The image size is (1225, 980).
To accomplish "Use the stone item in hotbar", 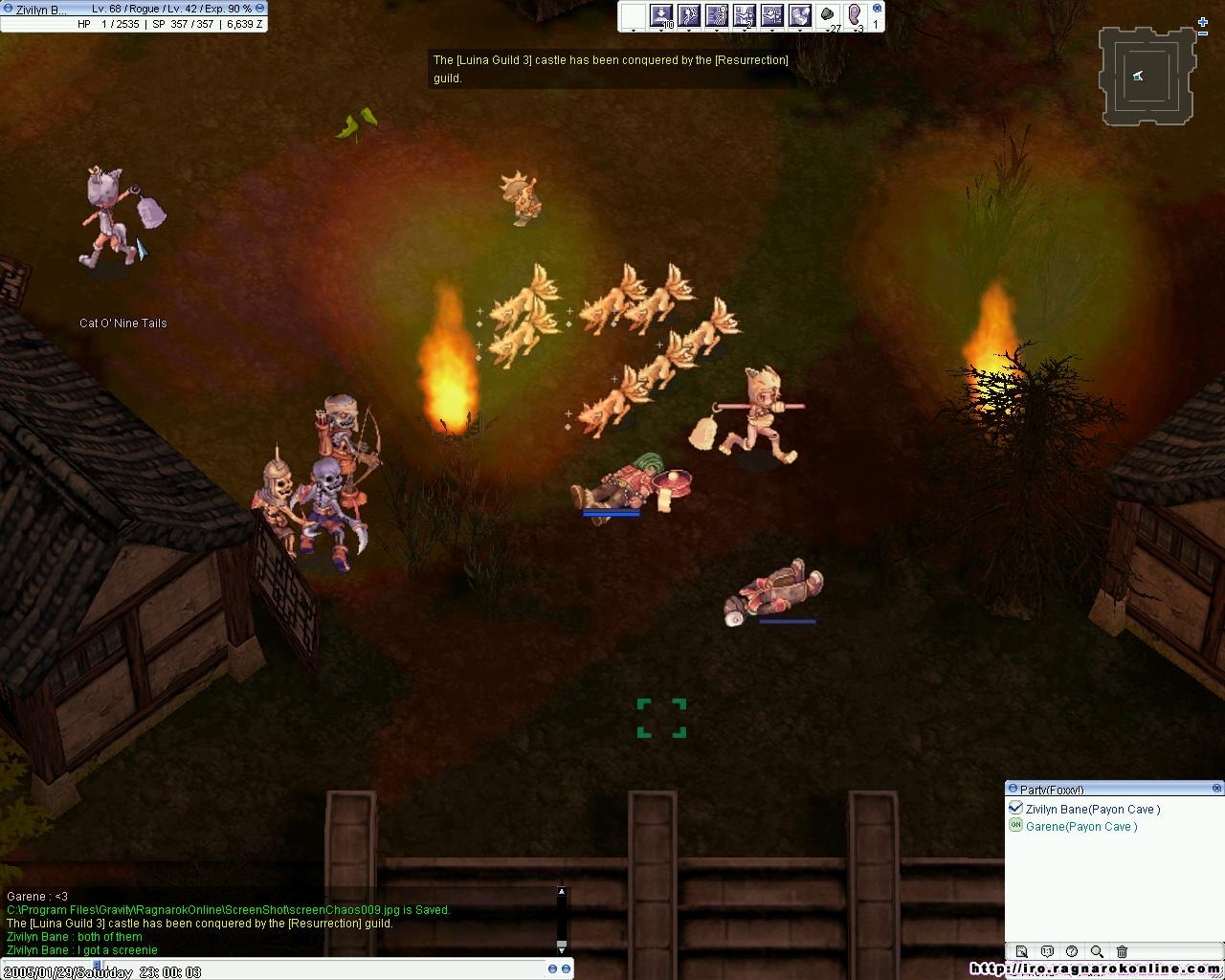I will click(828, 15).
